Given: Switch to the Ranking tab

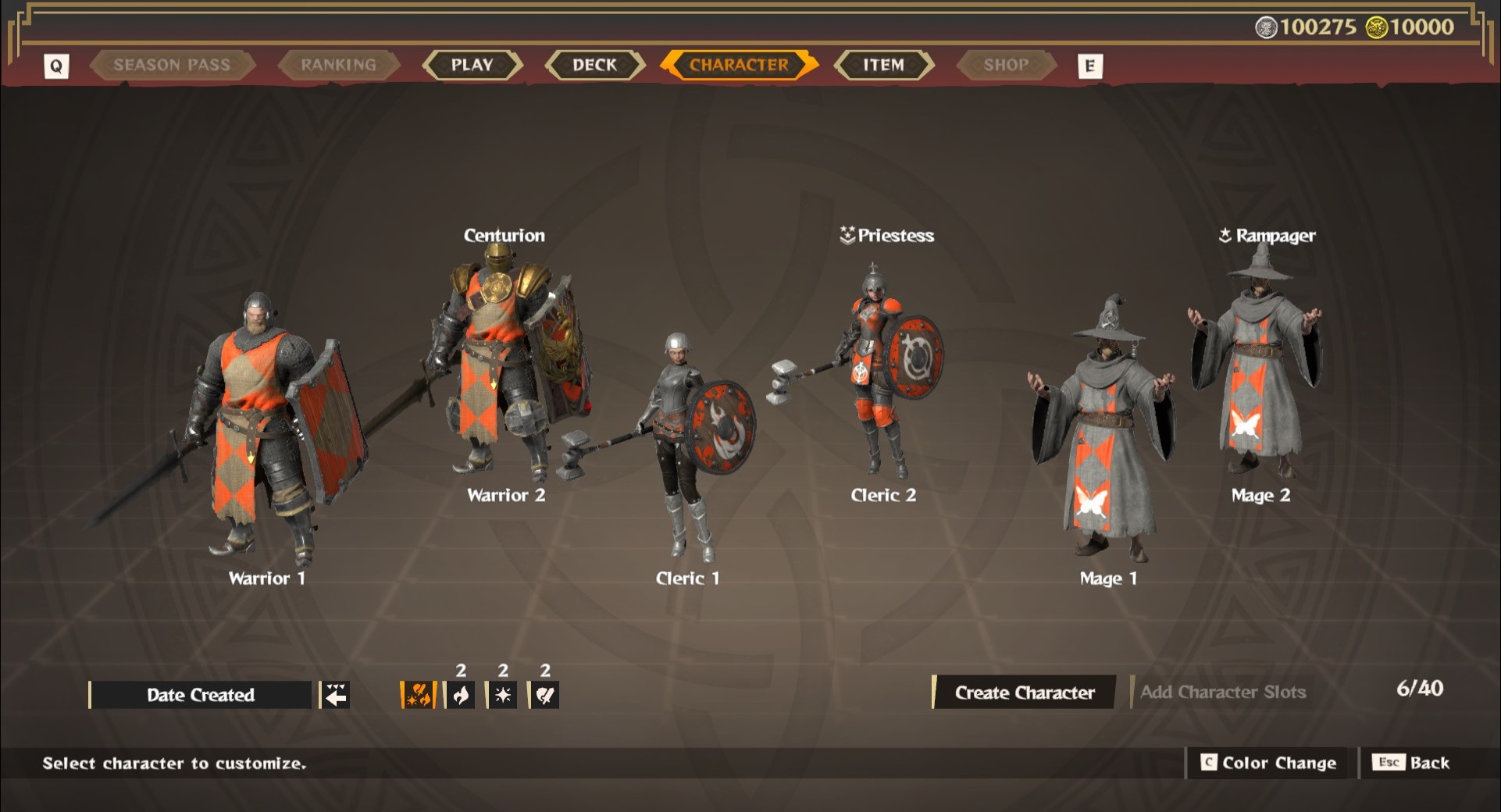Looking at the screenshot, I should pyautogui.click(x=338, y=65).
